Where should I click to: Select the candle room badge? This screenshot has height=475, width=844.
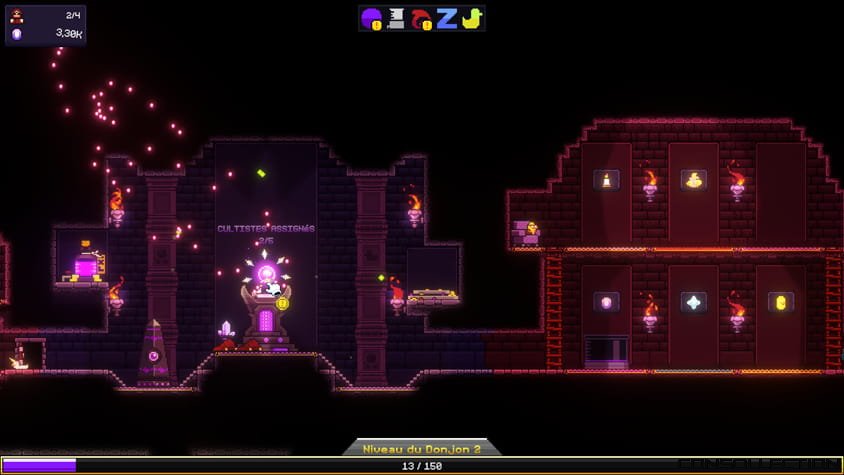[606, 180]
